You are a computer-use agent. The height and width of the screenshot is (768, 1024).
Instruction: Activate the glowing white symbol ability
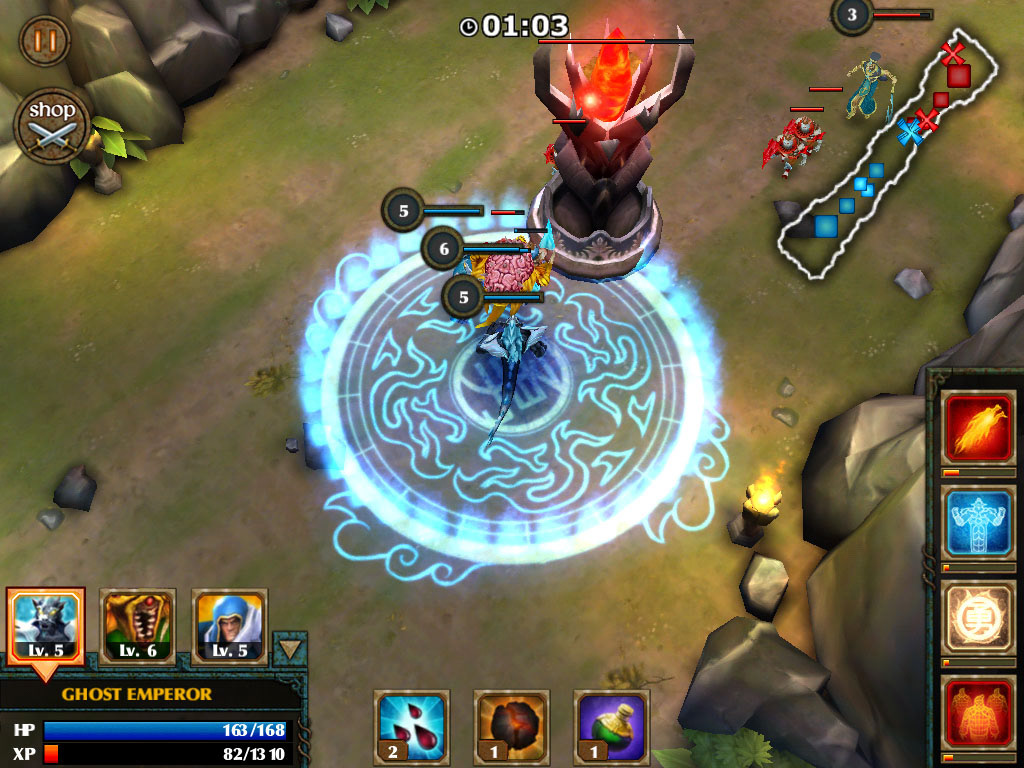pyautogui.click(x=979, y=617)
